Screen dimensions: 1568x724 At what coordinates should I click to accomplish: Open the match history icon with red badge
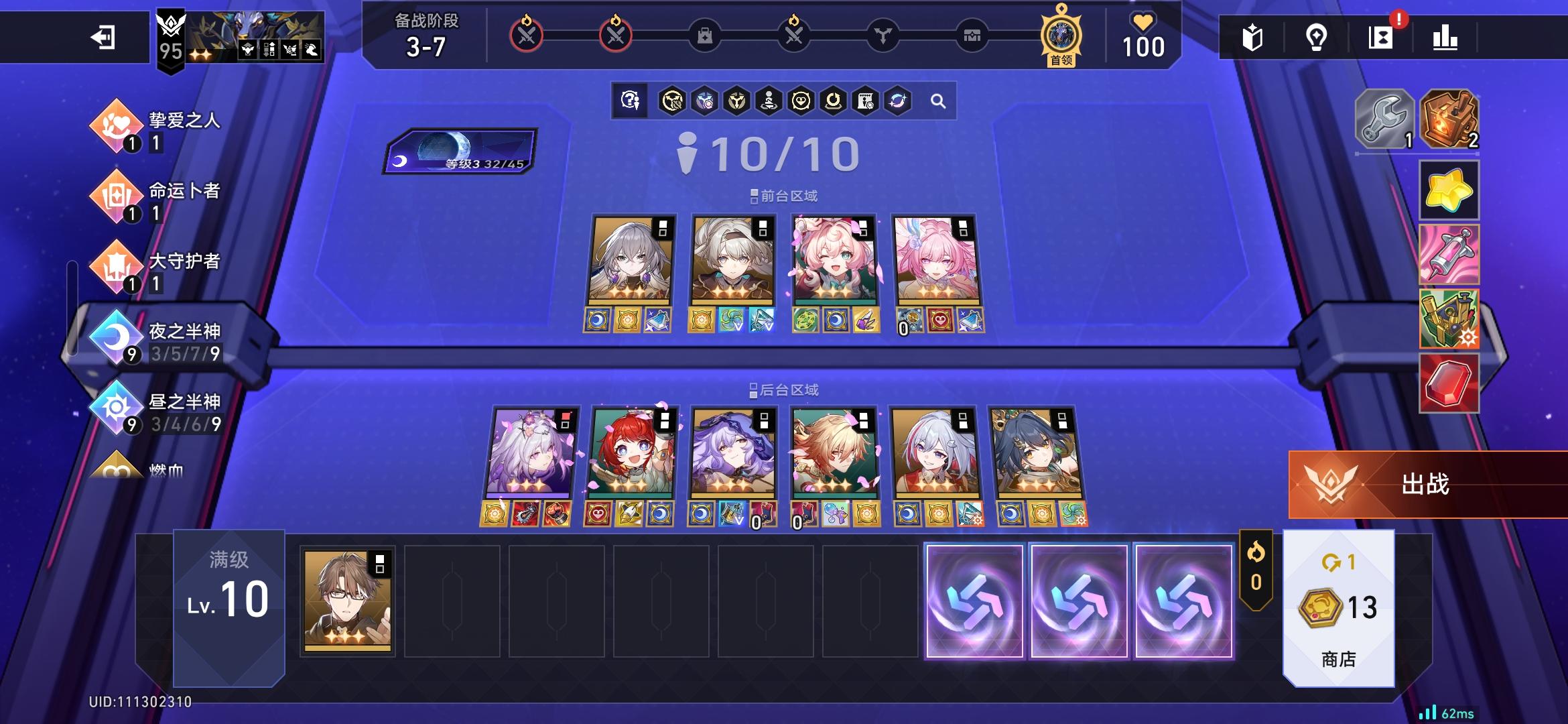pos(1382,39)
